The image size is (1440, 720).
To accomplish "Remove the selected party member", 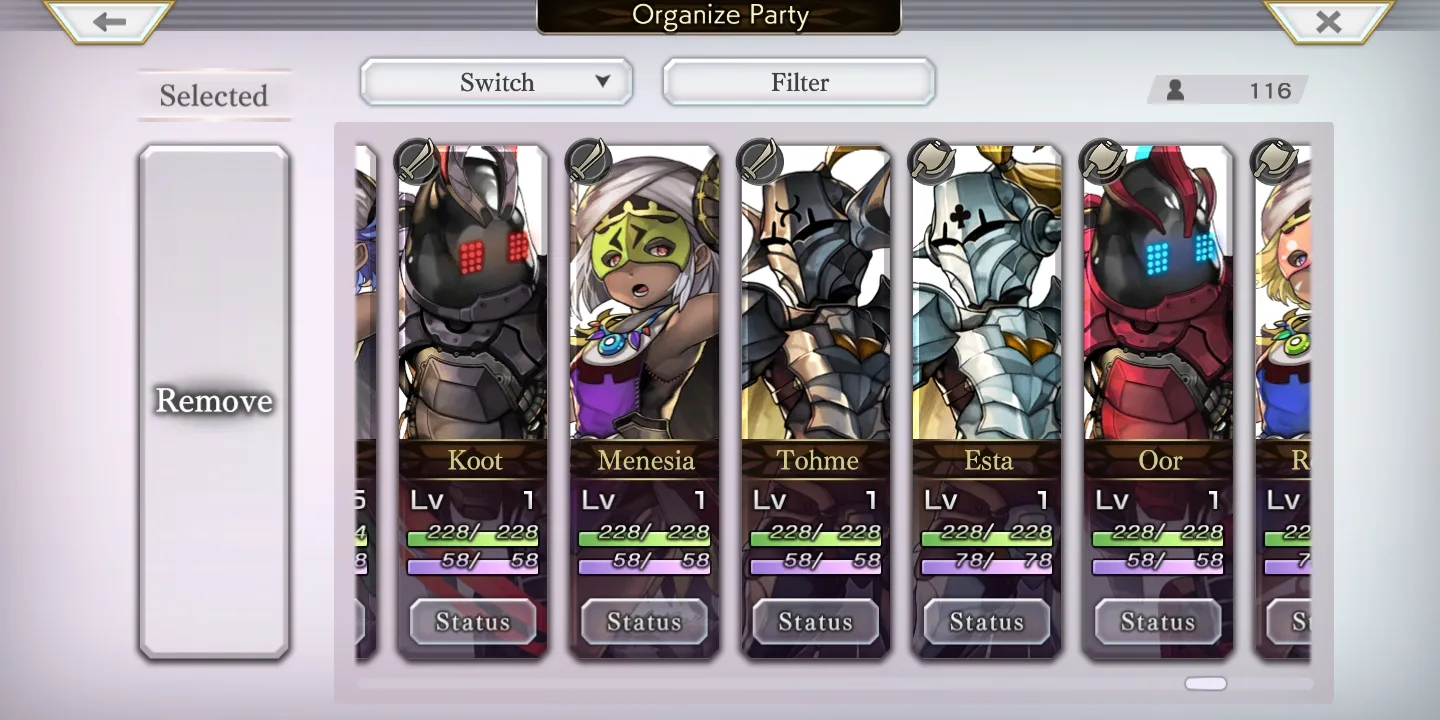I will point(214,401).
